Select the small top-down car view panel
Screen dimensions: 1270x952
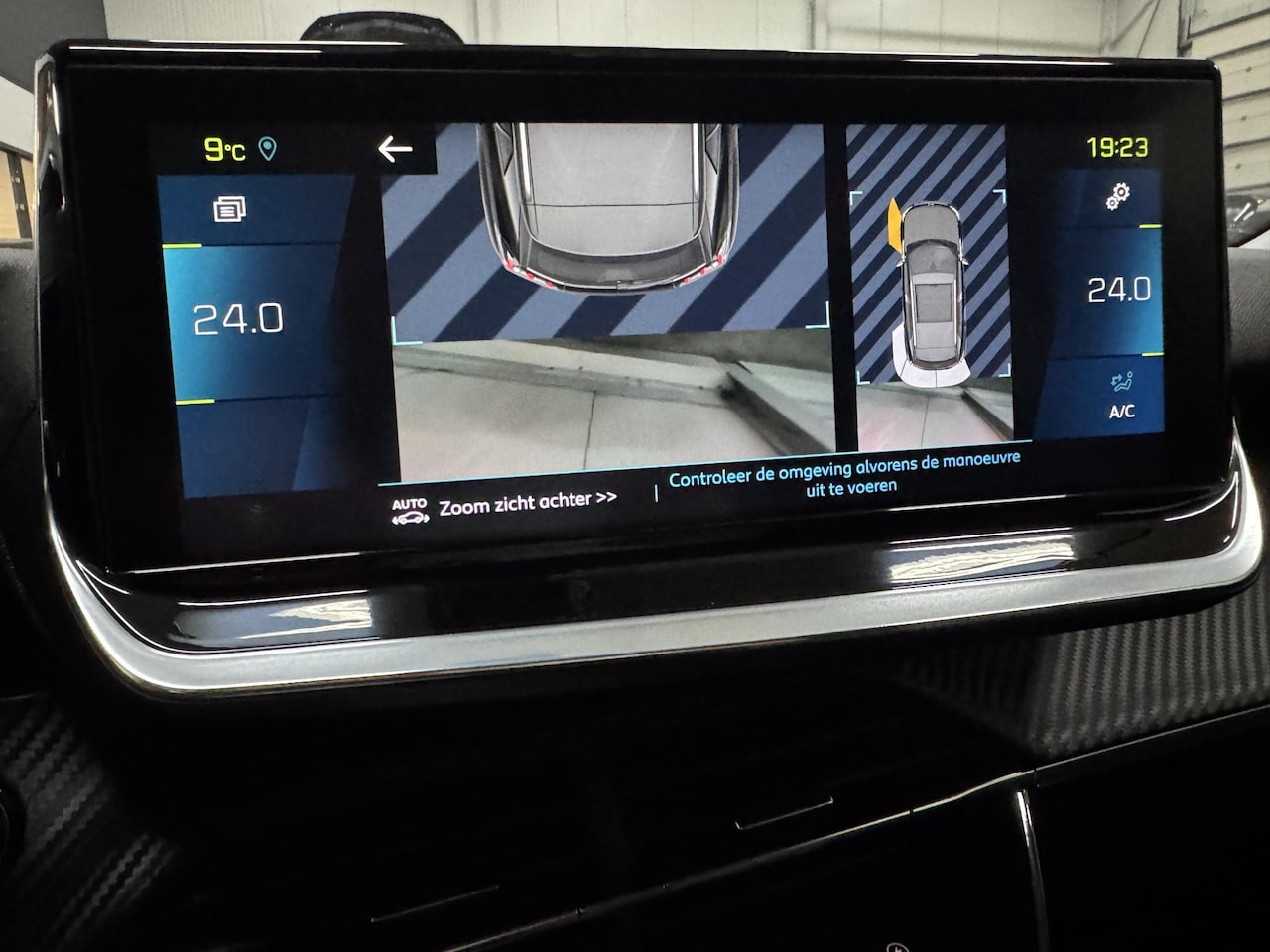pos(929,285)
